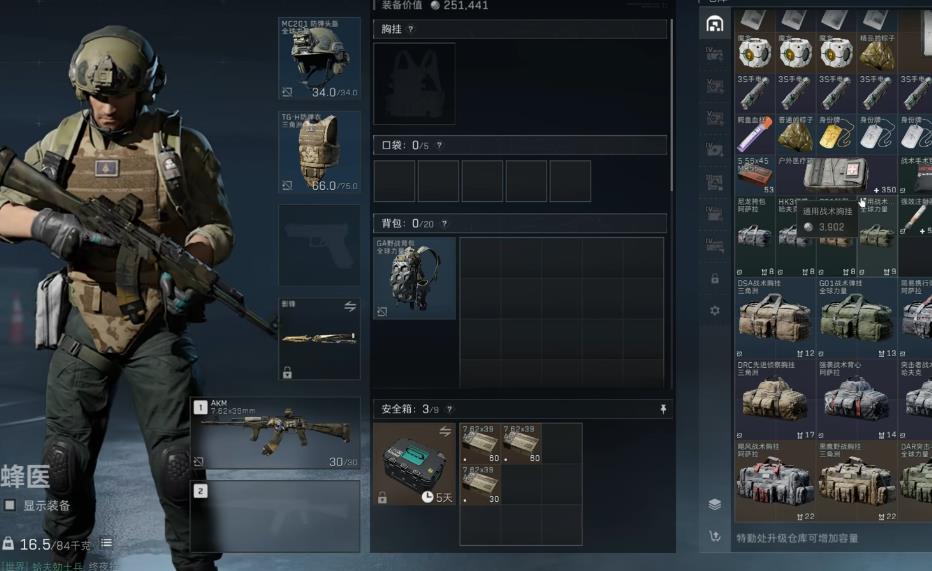Select the TG-H body armor slot
Image resolution: width=932 pixels, height=571 pixels.
click(319, 151)
